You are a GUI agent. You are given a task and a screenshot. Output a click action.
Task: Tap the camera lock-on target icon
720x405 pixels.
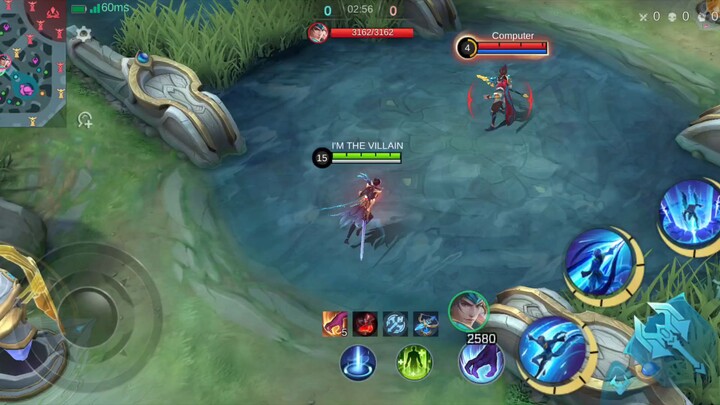tap(85, 120)
